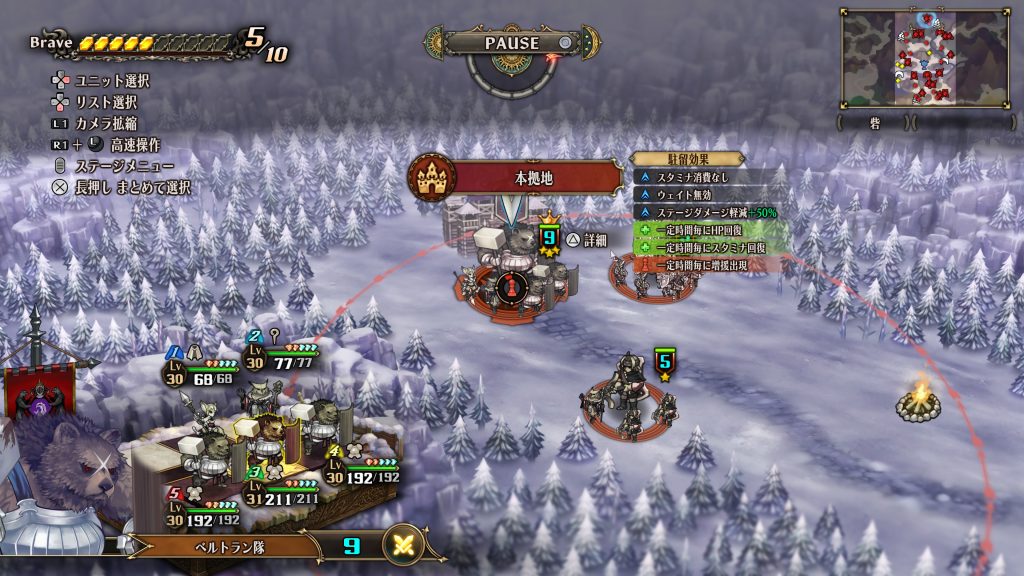Select the ベルトラン隊 unit name bar
The image size is (1024, 576).
point(227,547)
